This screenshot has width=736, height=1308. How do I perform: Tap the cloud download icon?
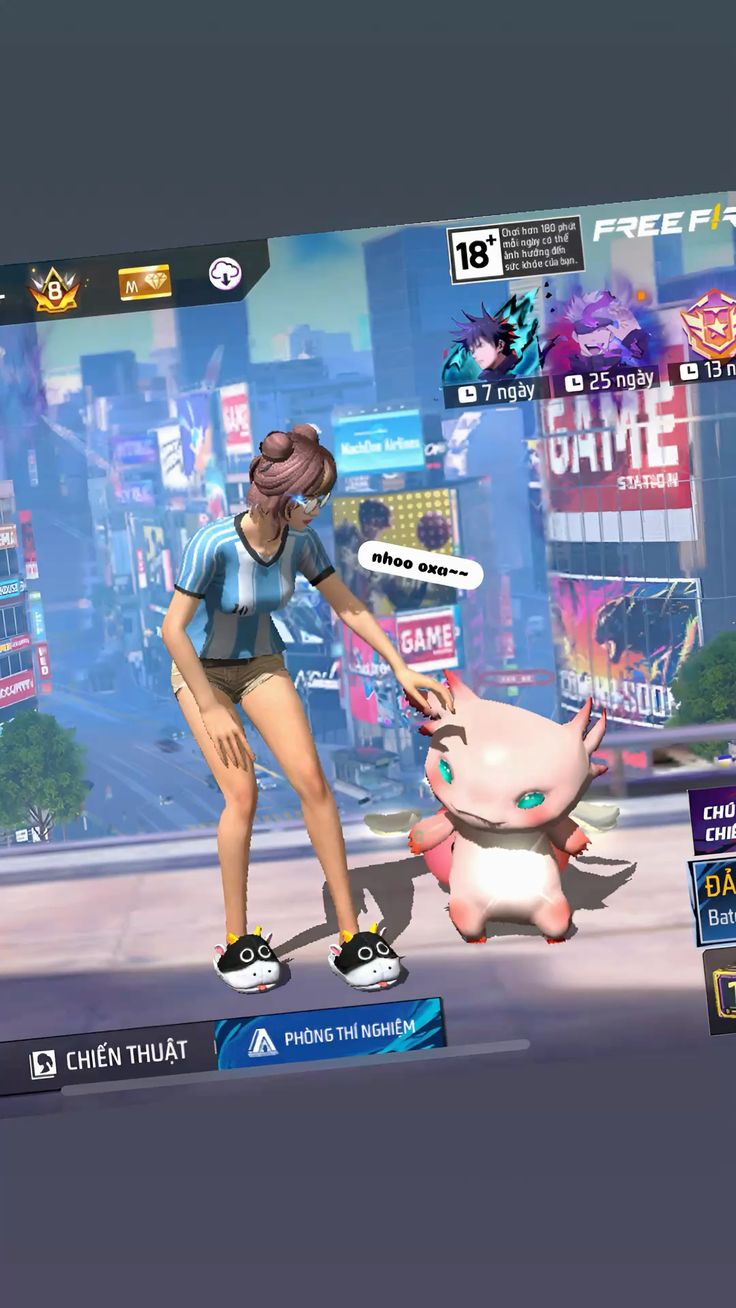pos(226,274)
